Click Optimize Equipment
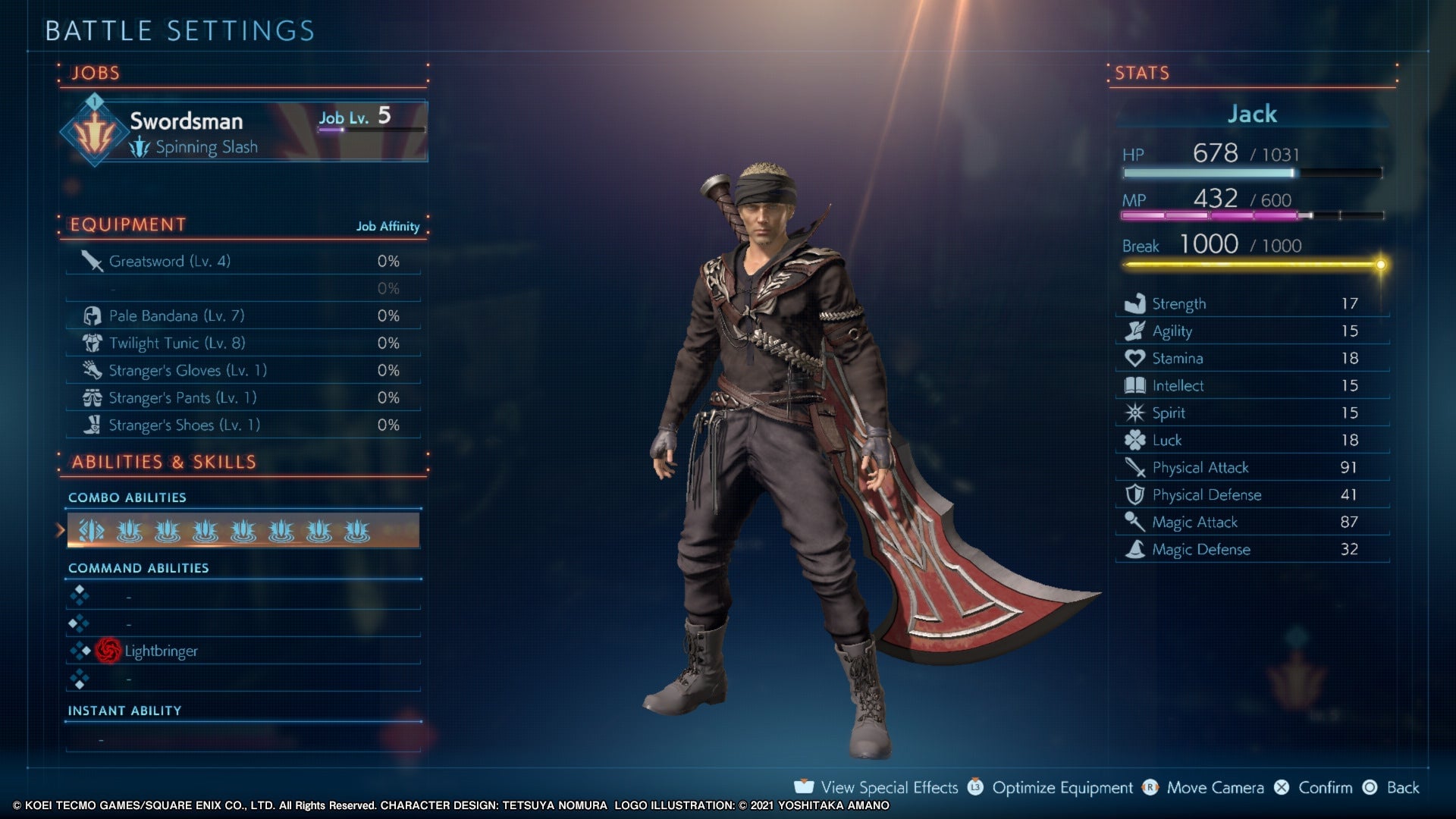 1060,787
